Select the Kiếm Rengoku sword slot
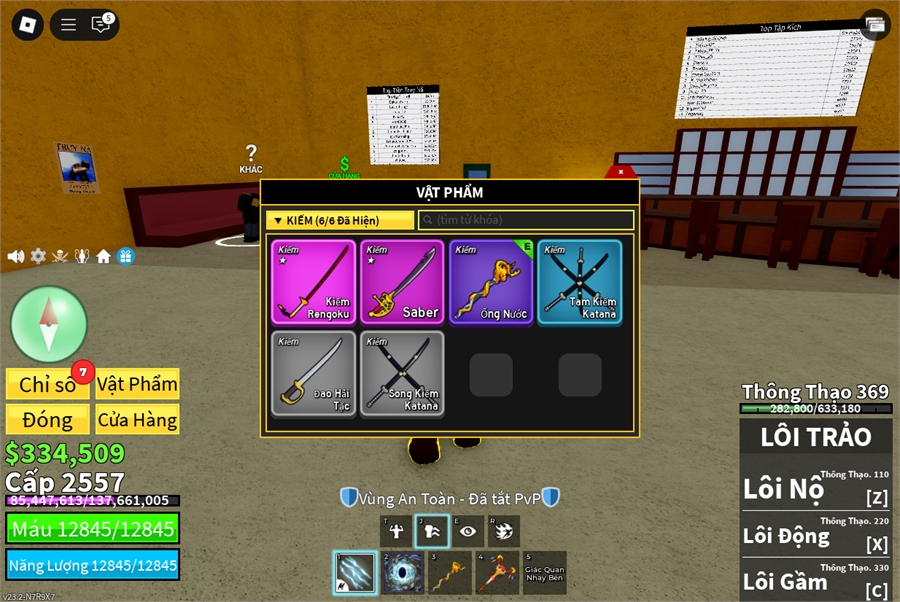Image resolution: width=900 pixels, height=602 pixels. pos(313,282)
